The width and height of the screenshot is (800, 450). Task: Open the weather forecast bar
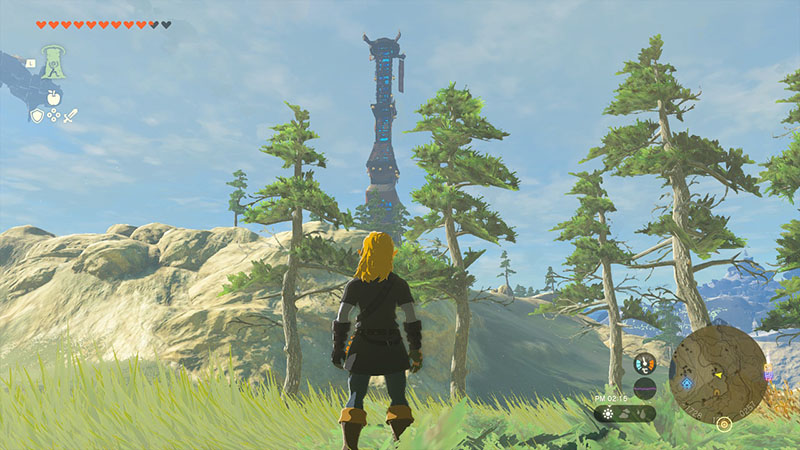click(x=625, y=413)
